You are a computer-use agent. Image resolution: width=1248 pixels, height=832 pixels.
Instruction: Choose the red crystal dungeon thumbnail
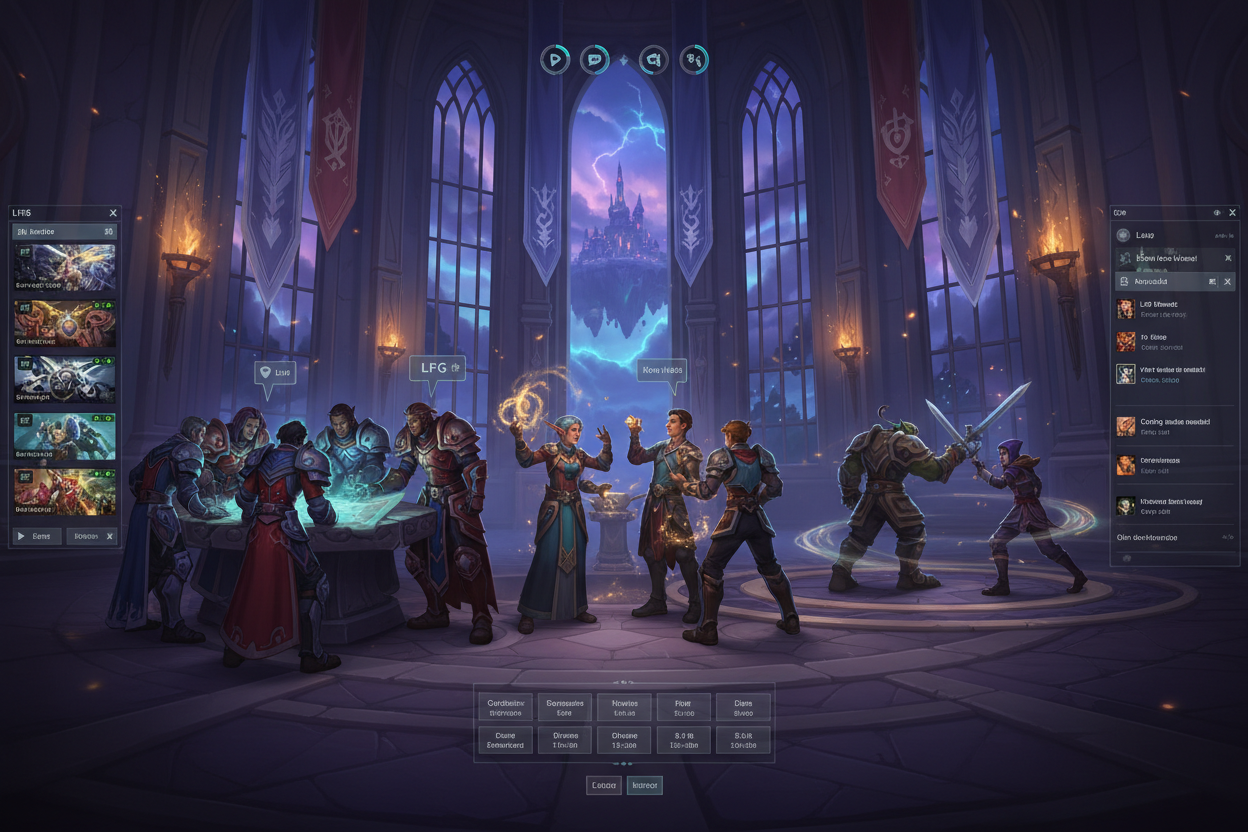point(64,492)
